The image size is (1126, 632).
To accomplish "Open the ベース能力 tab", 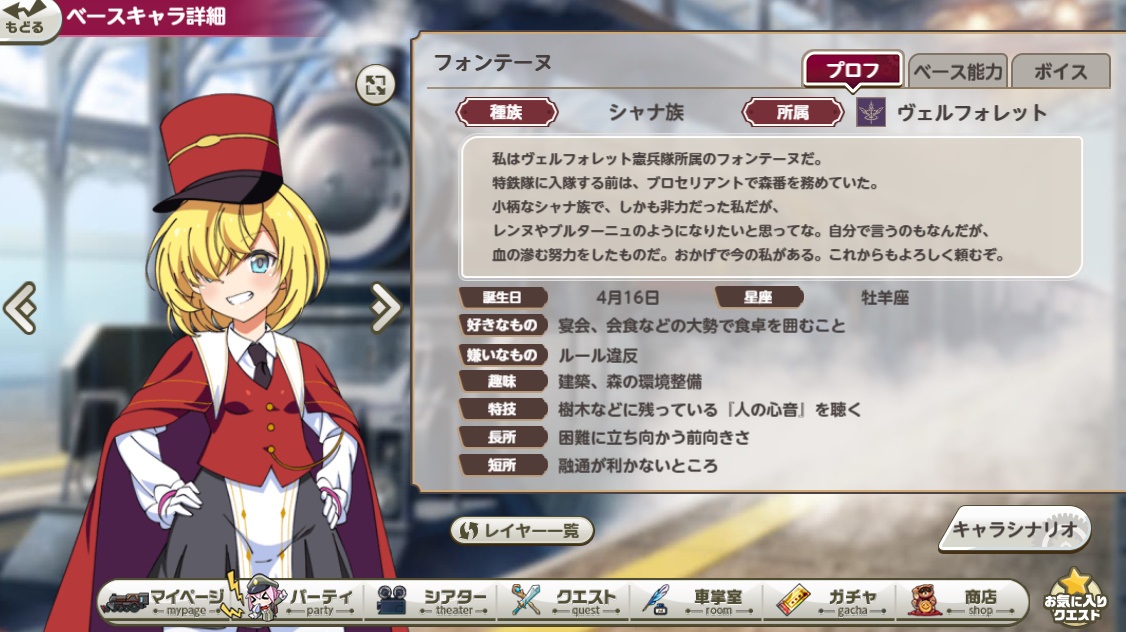I will [957, 71].
